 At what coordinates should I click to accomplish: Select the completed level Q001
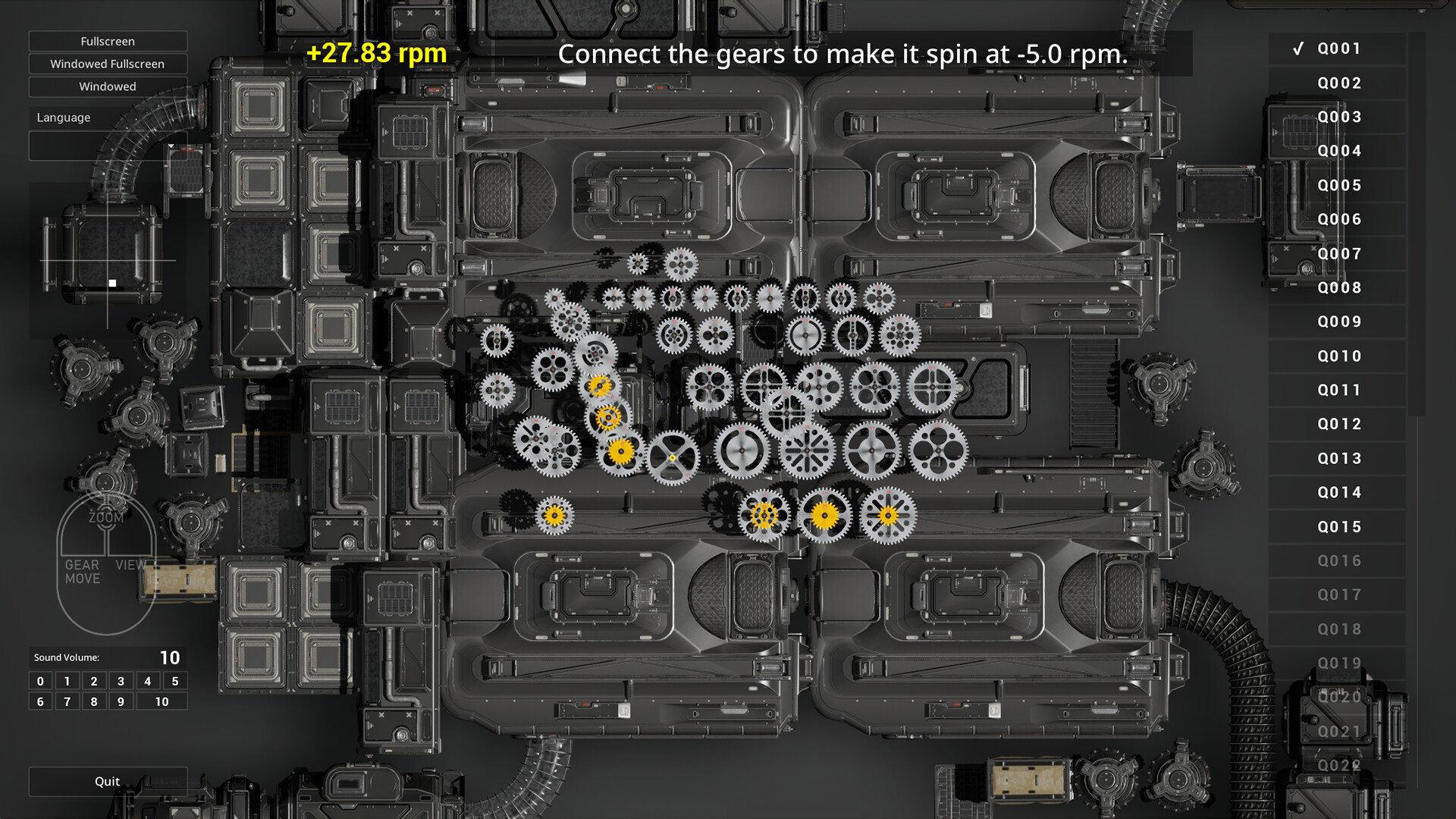[x=1338, y=49]
